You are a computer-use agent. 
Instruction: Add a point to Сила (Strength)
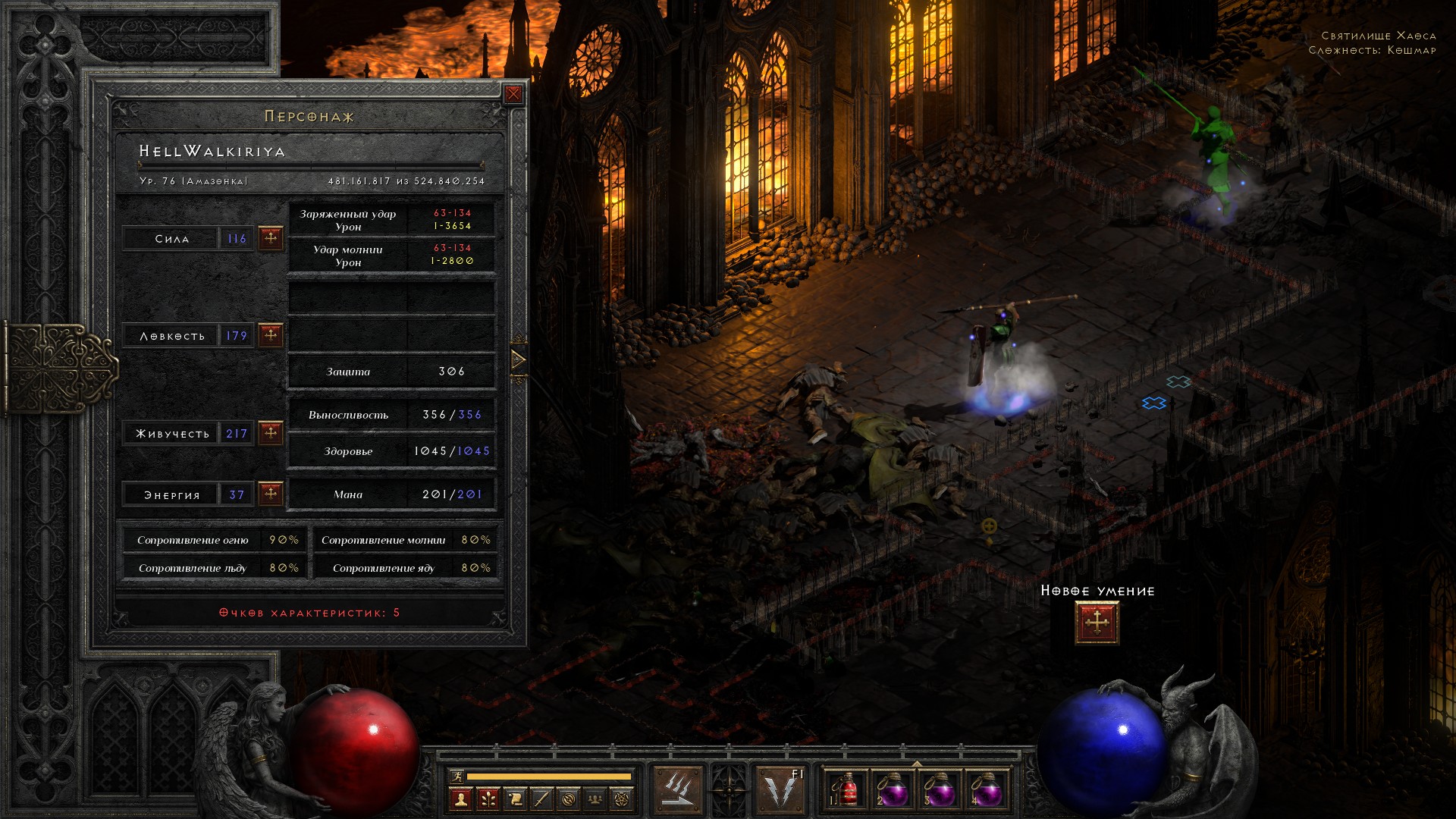coord(271,238)
